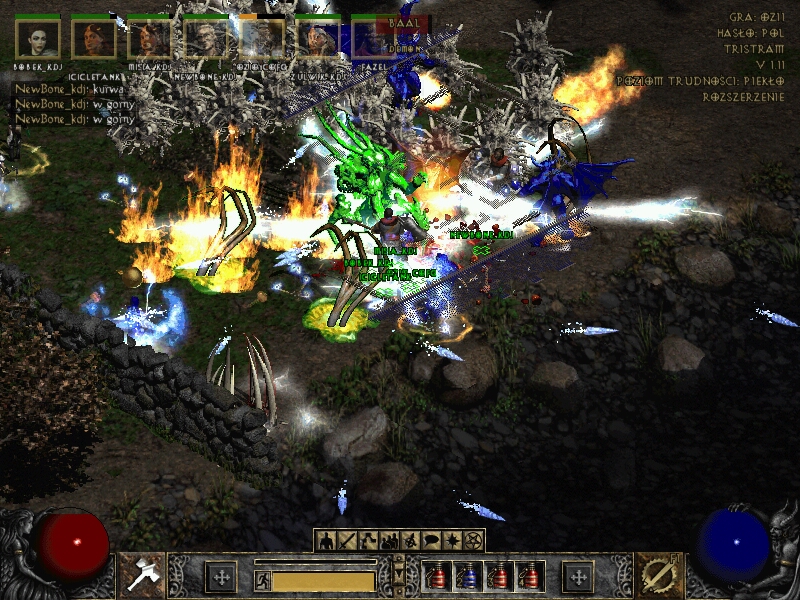
Task: Select the left-click hammer skill button
Action: [142, 576]
